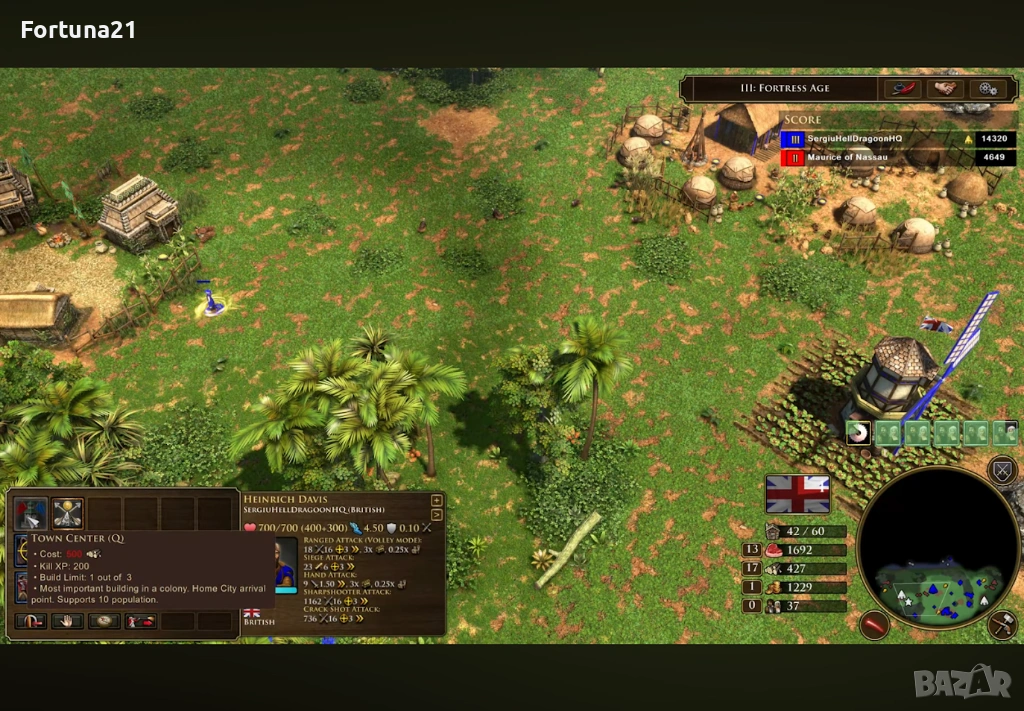Select Maurice of Nassau in the score list
The image size is (1024, 711).
(838, 157)
